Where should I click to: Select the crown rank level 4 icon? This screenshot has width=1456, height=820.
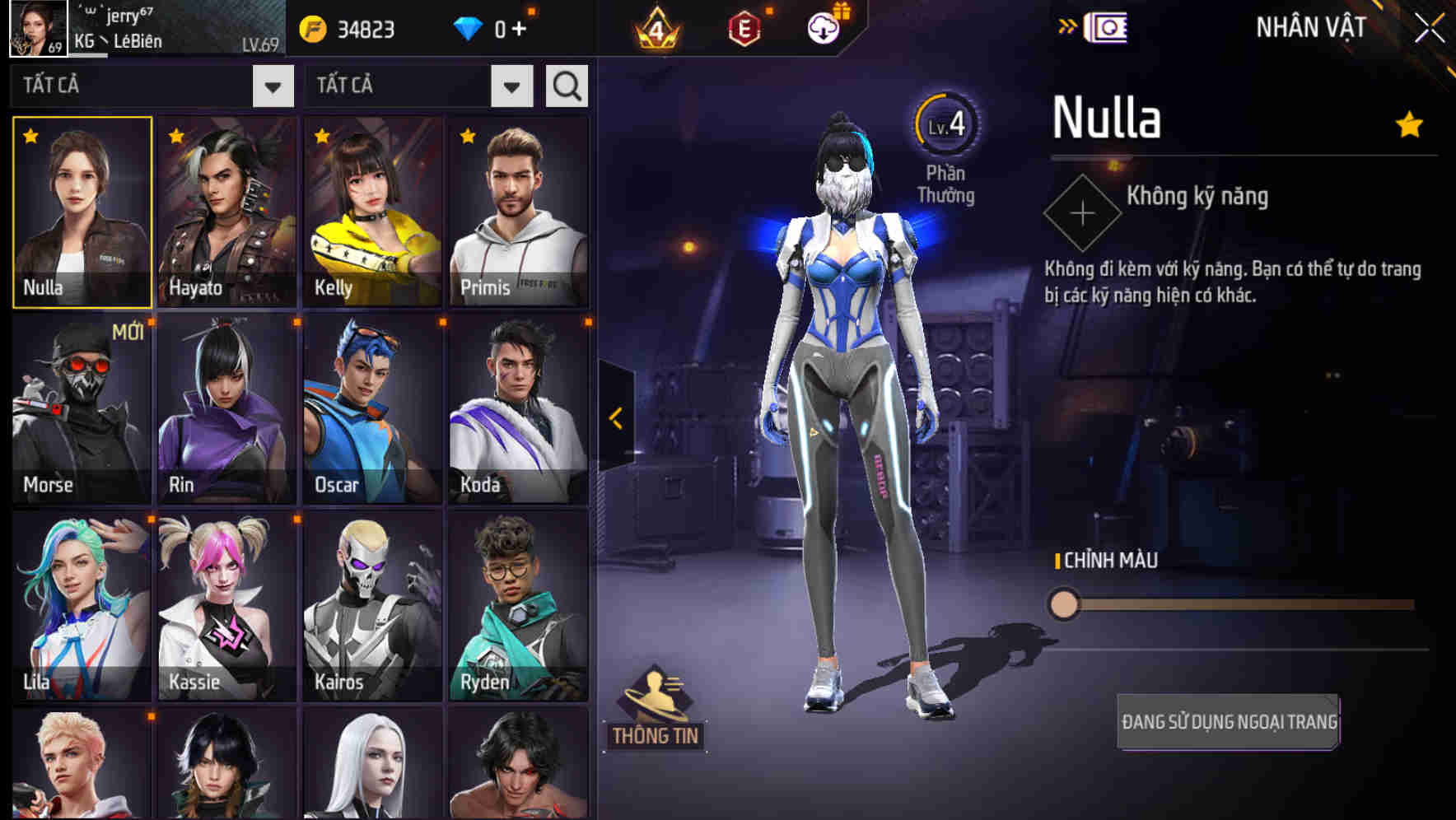(657, 27)
